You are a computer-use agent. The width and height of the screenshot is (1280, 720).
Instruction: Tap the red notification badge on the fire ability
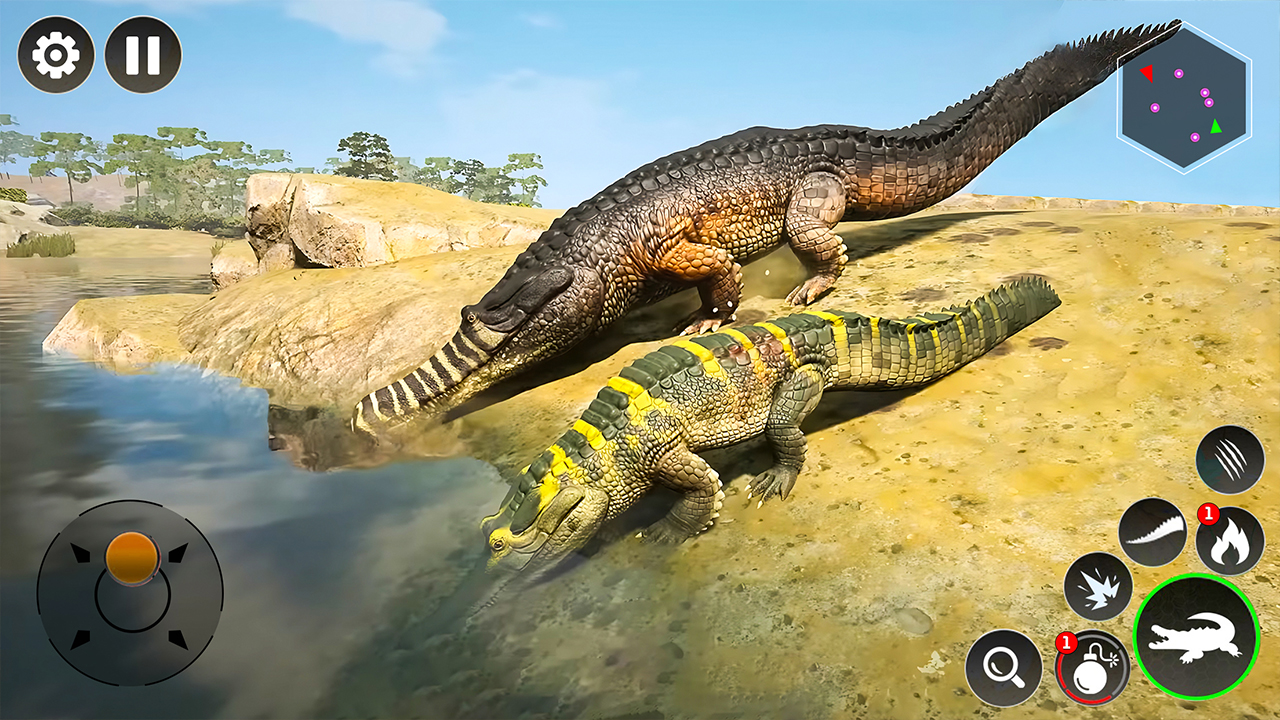click(x=1208, y=512)
